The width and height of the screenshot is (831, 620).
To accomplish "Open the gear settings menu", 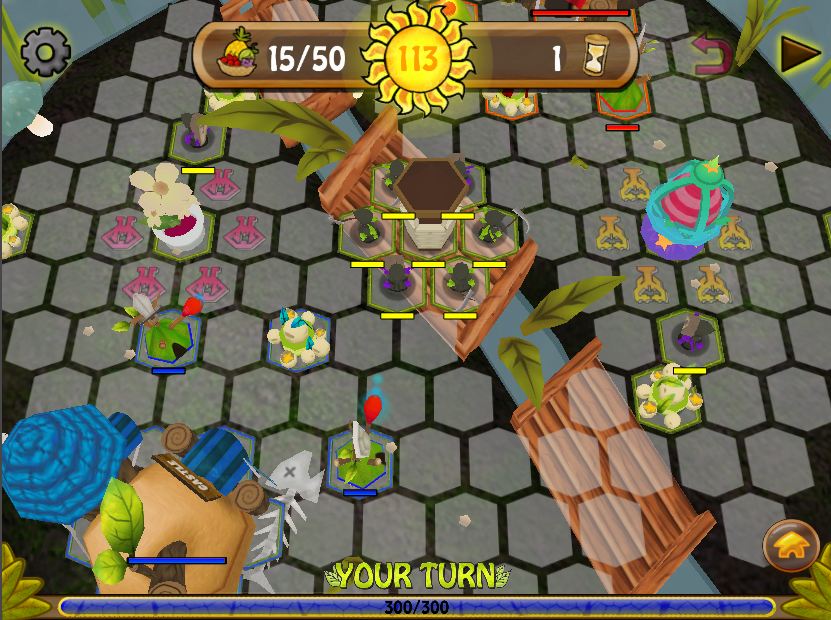I will click(45, 52).
